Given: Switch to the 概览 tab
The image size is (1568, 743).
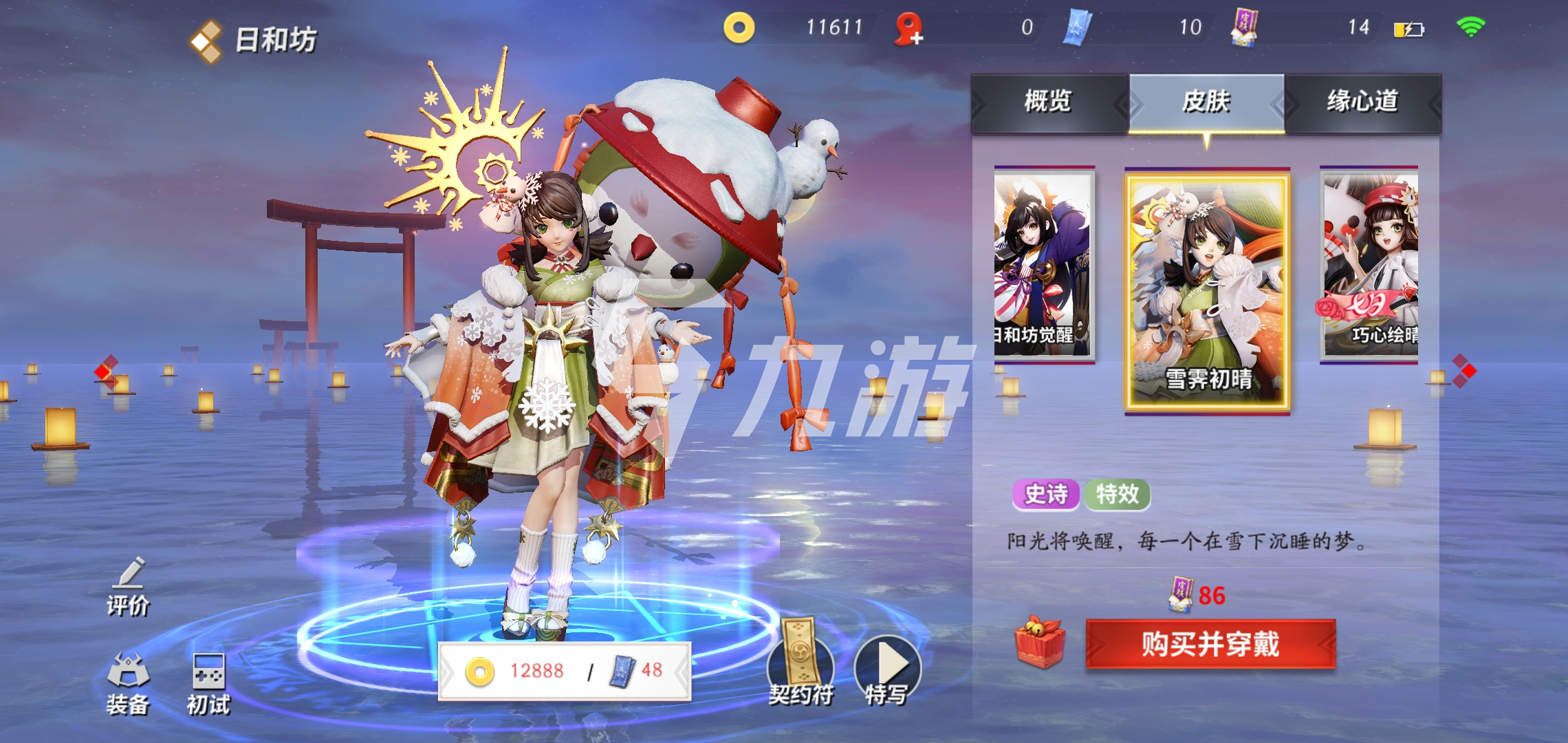Looking at the screenshot, I should click(1048, 103).
